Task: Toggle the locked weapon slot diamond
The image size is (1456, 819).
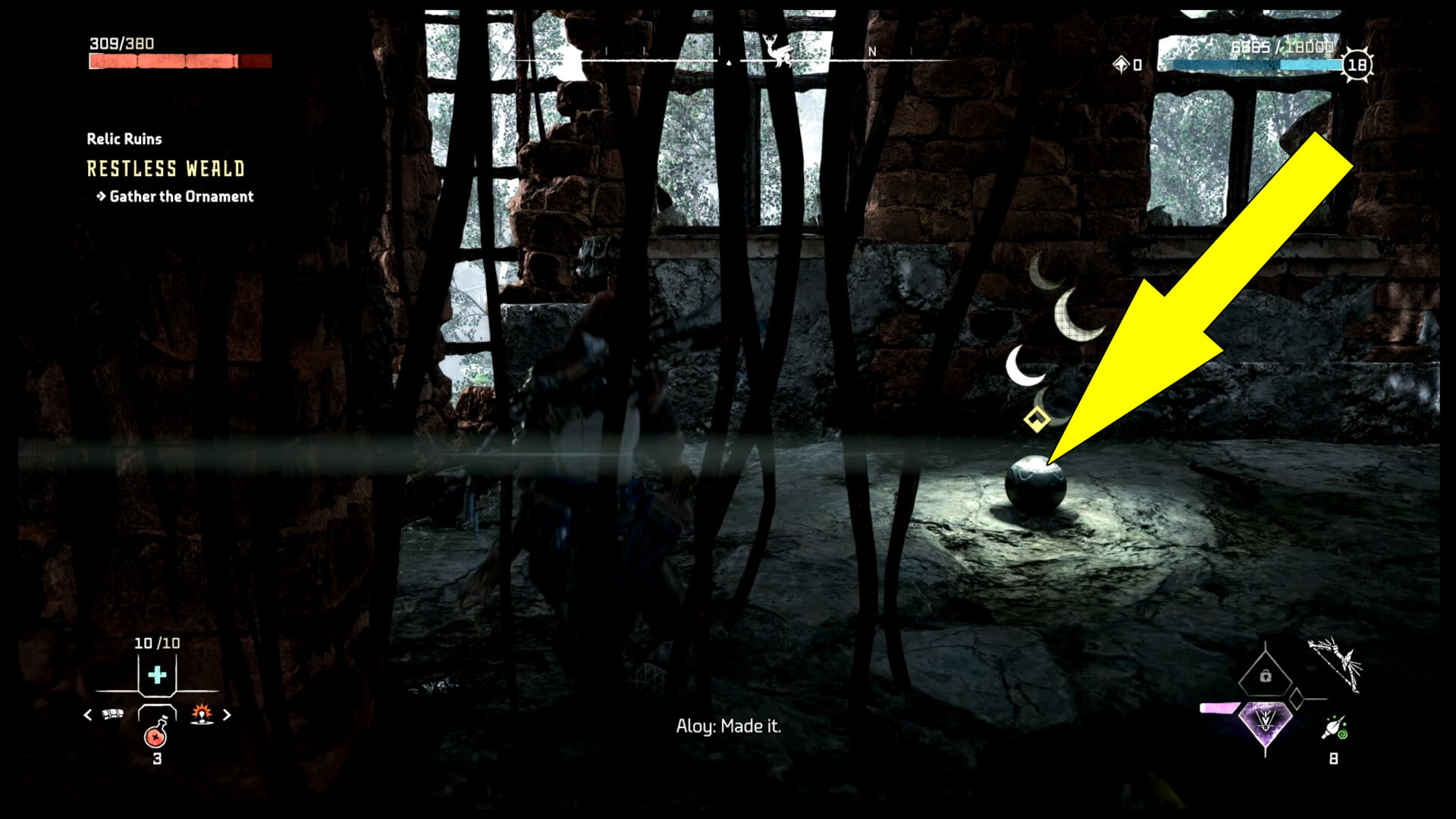Action: (1266, 676)
